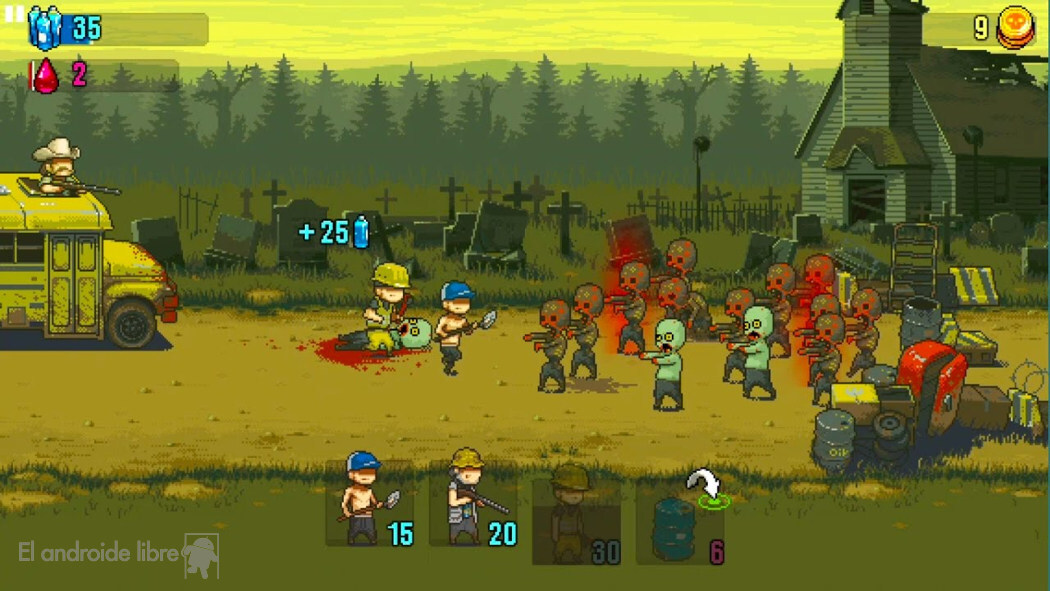Deploy the rifle soldier unit costing 20
1050x591 pixels.
coord(472,501)
